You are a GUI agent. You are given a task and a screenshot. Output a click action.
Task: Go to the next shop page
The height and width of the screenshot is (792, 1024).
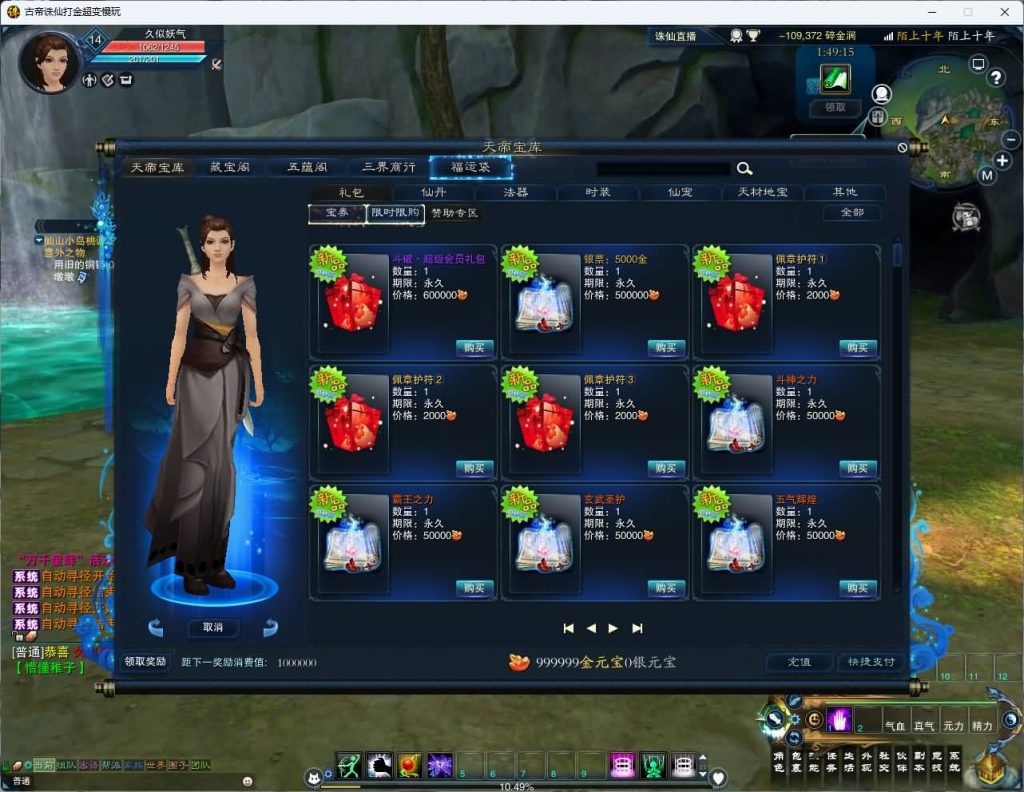click(613, 628)
